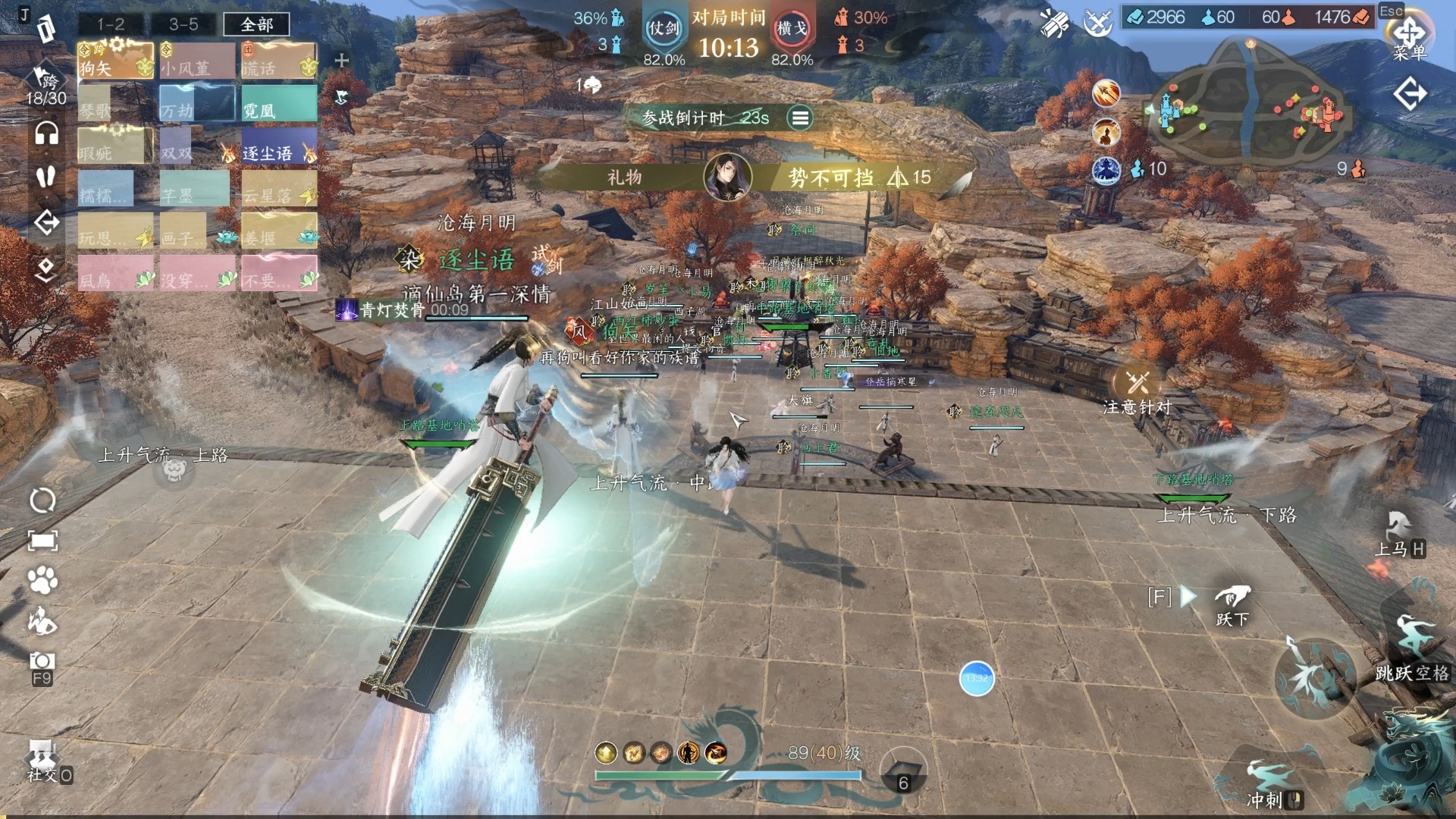Image resolution: width=1456 pixels, height=819 pixels.
Task: Switch to the 1-2 team tab
Action: pyautogui.click(x=111, y=24)
